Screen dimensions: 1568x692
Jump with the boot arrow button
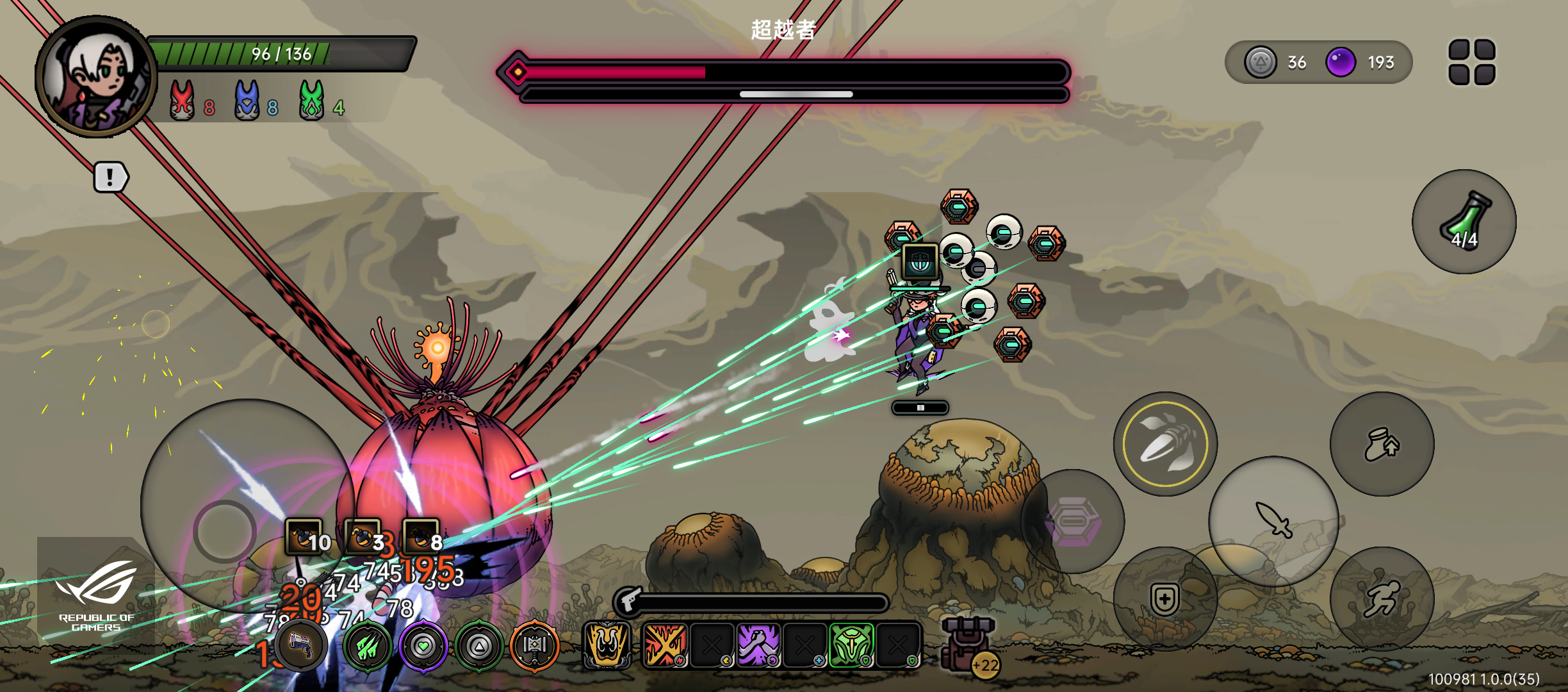pyautogui.click(x=1382, y=444)
